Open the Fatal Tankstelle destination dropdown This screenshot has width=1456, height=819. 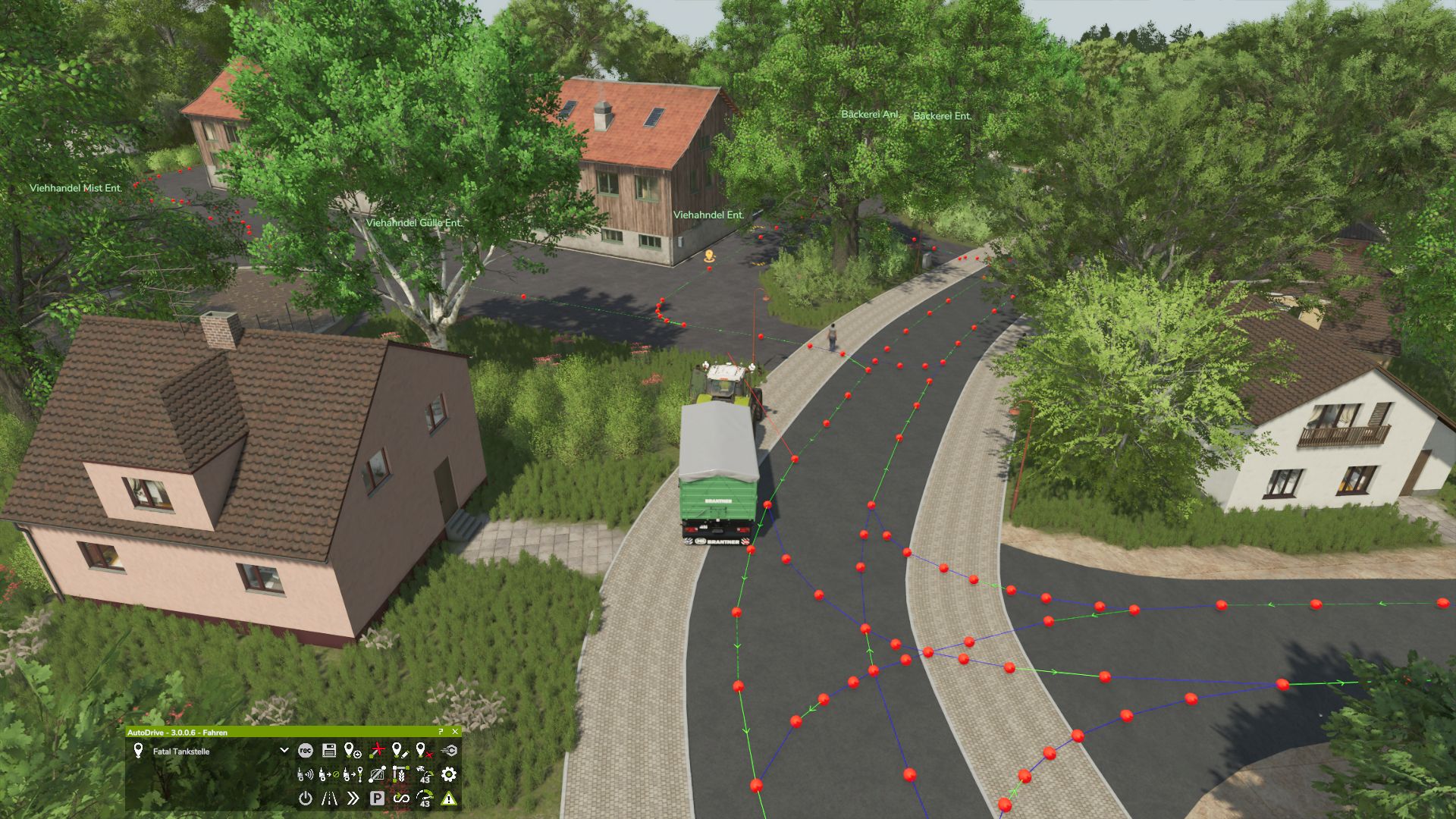tap(284, 751)
